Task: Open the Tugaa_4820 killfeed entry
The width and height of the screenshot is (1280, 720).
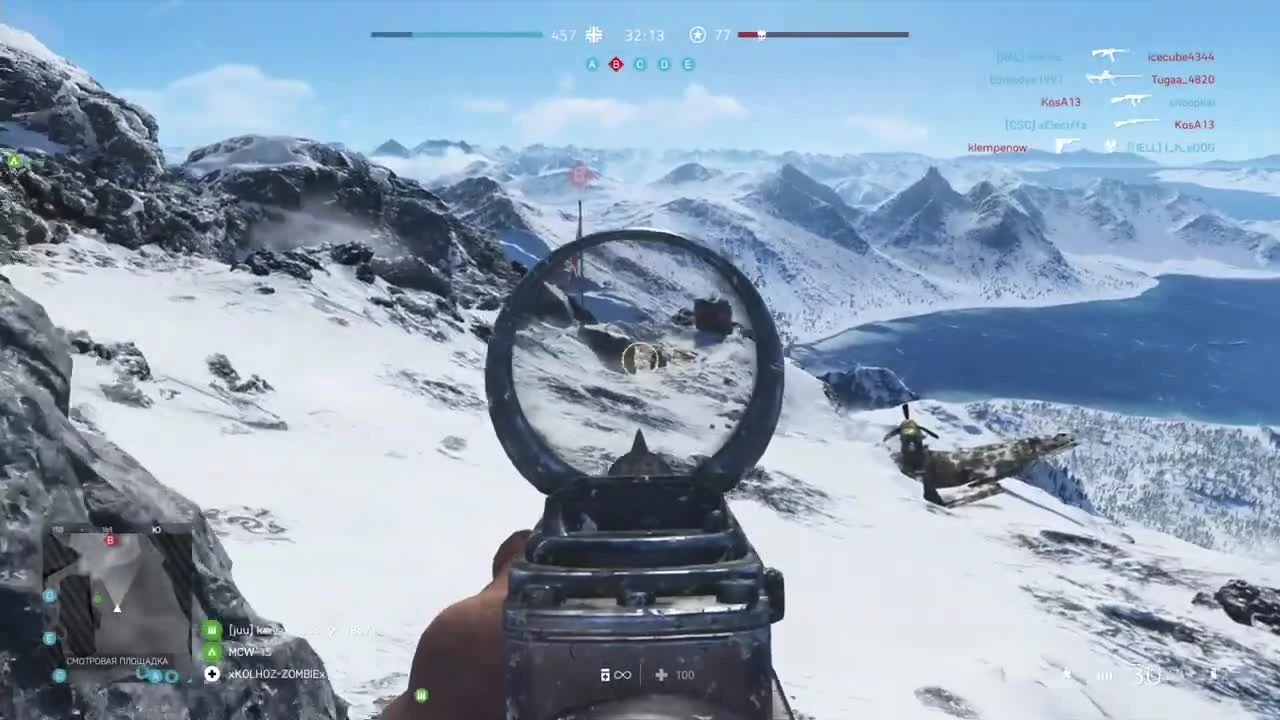Action: coord(1181,79)
